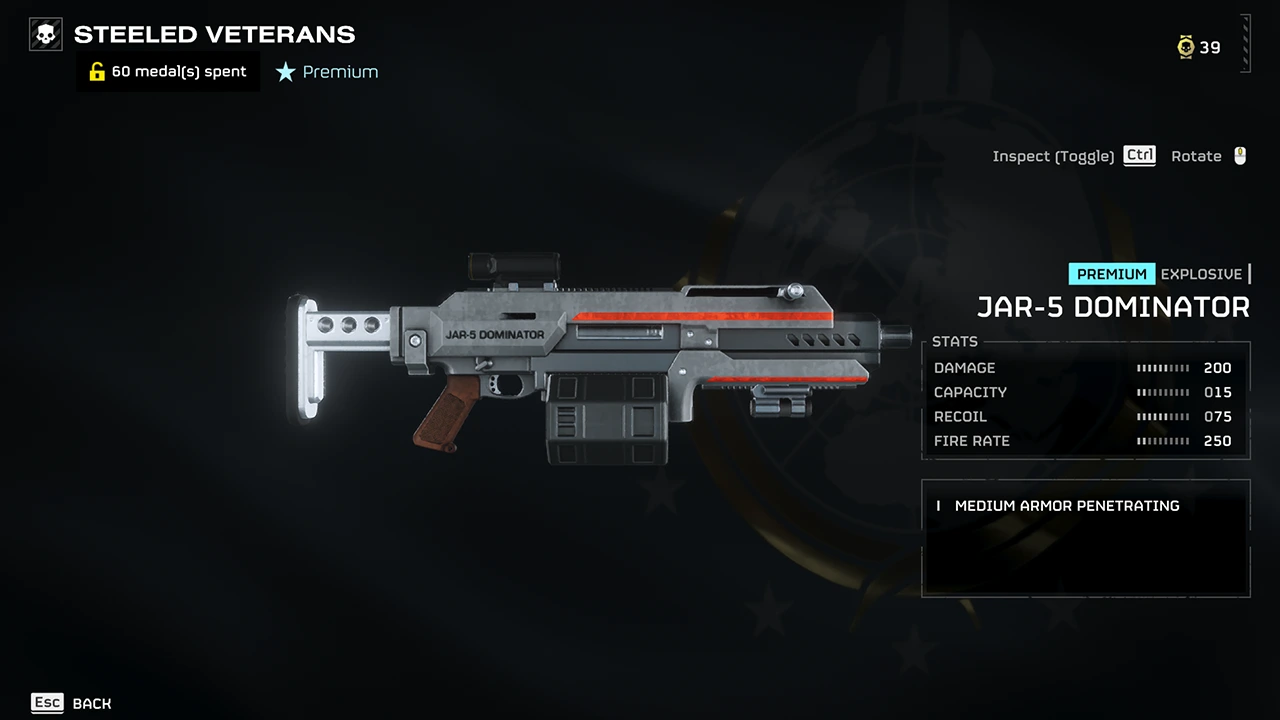
Task: Click the medal count showing 39
Action: (x=1209, y=47)
